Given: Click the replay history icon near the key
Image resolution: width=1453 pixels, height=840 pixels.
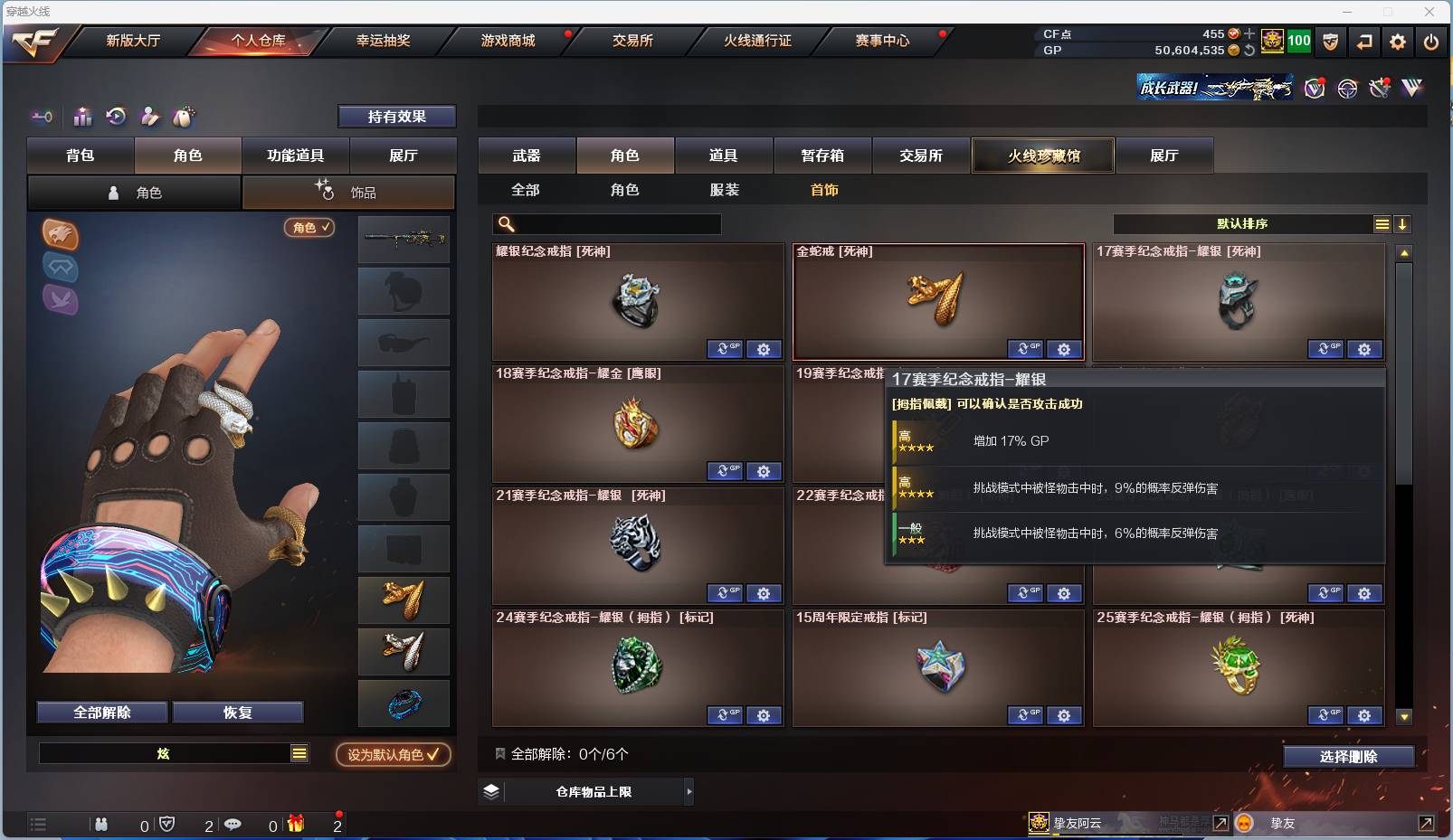Looking at the screenshot, I should (117, 117).
